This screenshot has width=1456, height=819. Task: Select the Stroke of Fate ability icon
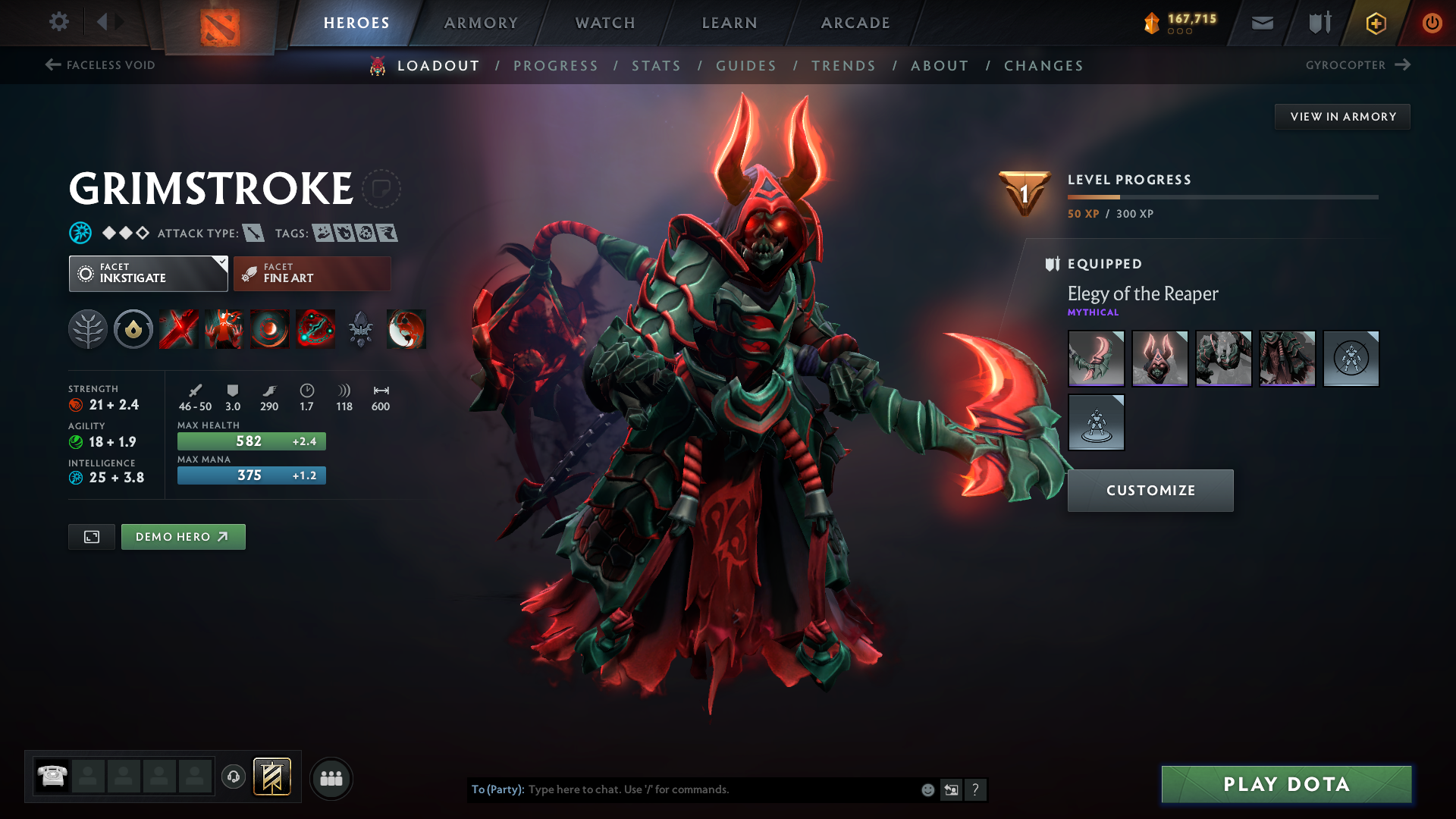pyautogui.click(x=178, y=329)
